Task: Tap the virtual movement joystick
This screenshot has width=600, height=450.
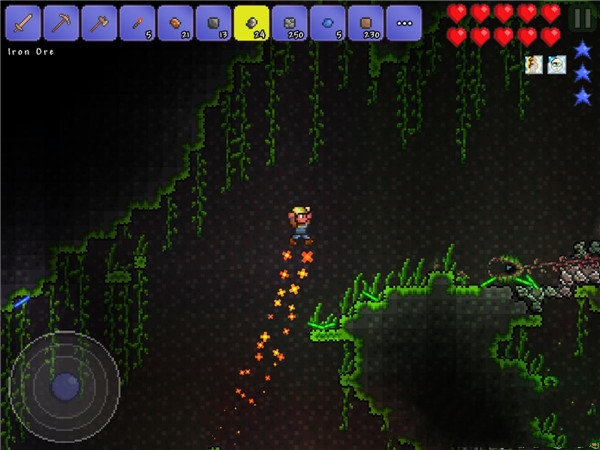Action: 65,383
